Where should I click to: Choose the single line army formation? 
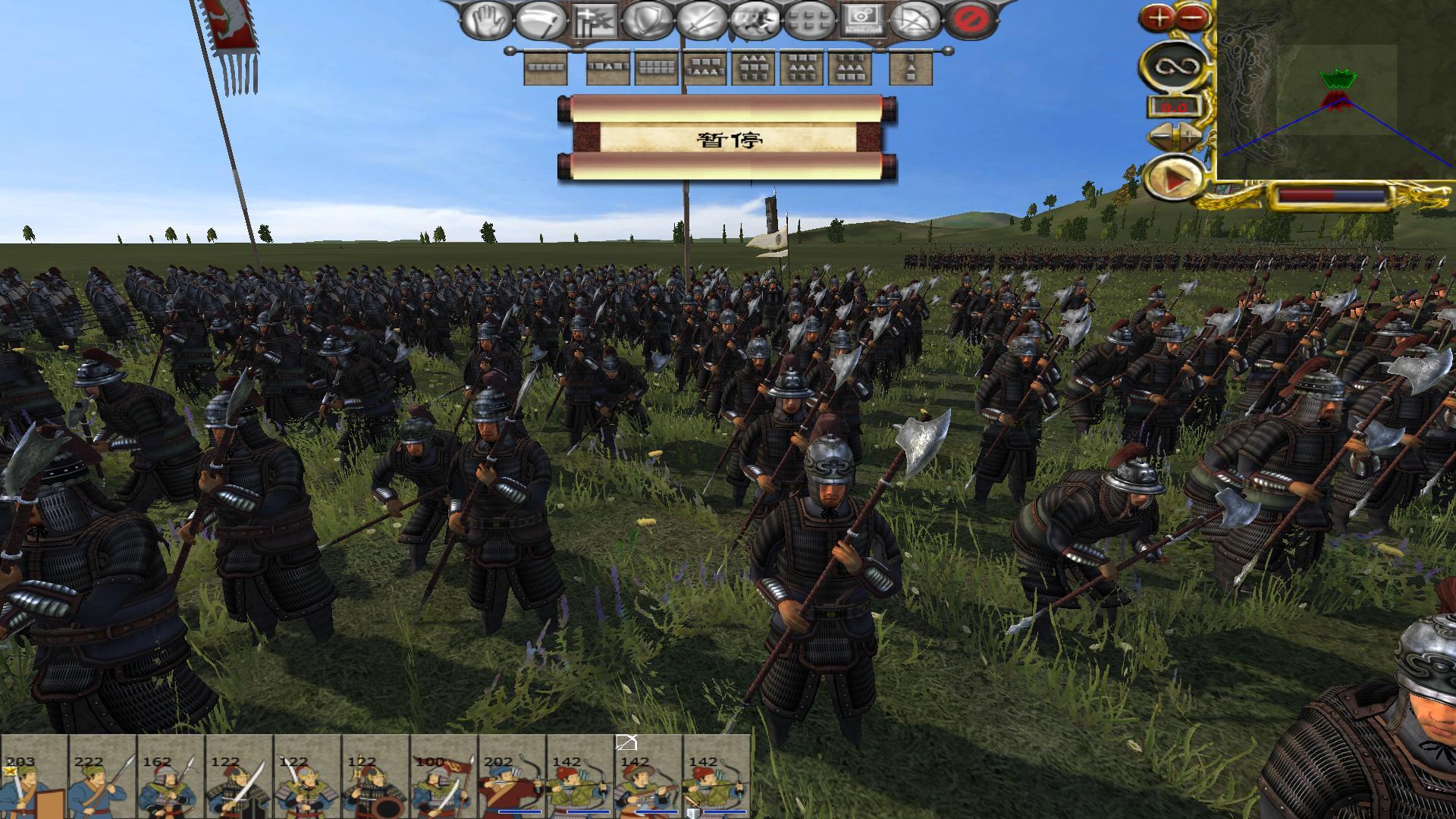546,68
